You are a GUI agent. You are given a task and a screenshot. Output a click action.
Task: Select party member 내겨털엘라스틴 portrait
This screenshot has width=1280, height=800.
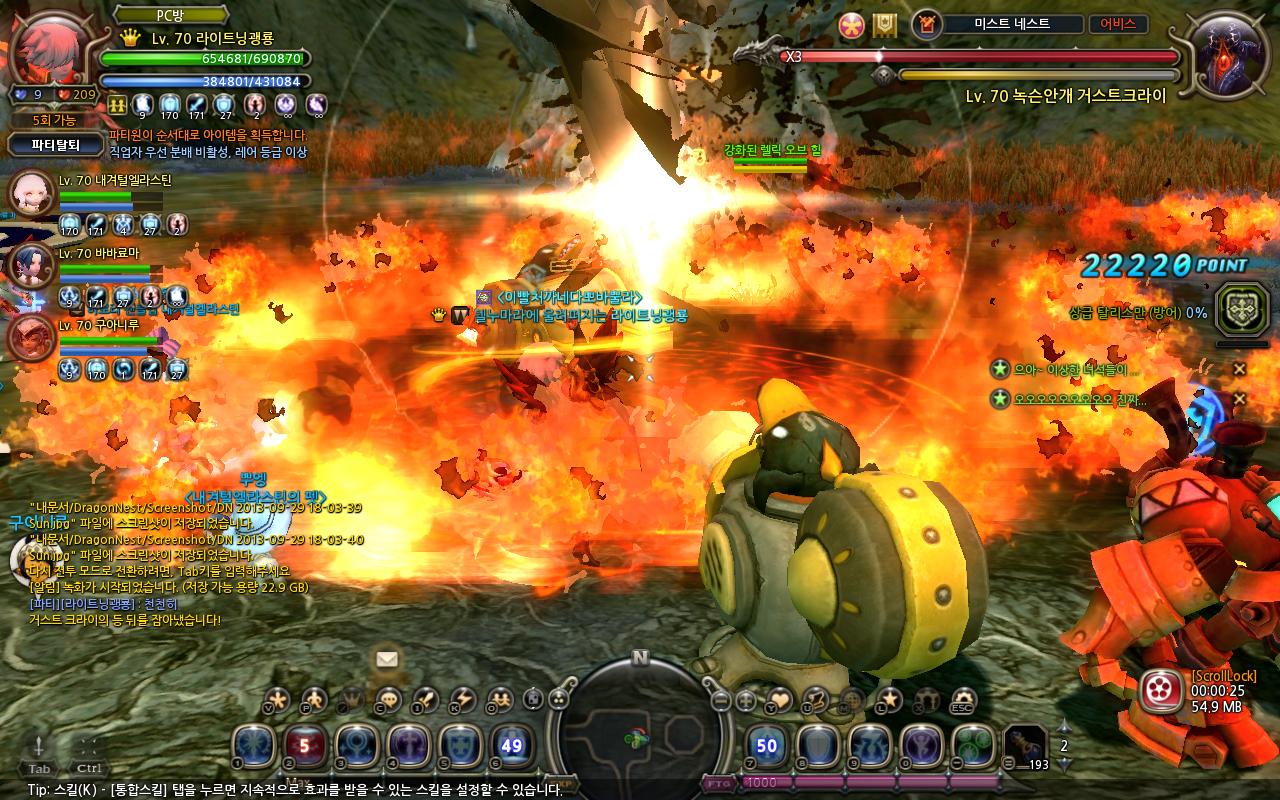(31, 194)
